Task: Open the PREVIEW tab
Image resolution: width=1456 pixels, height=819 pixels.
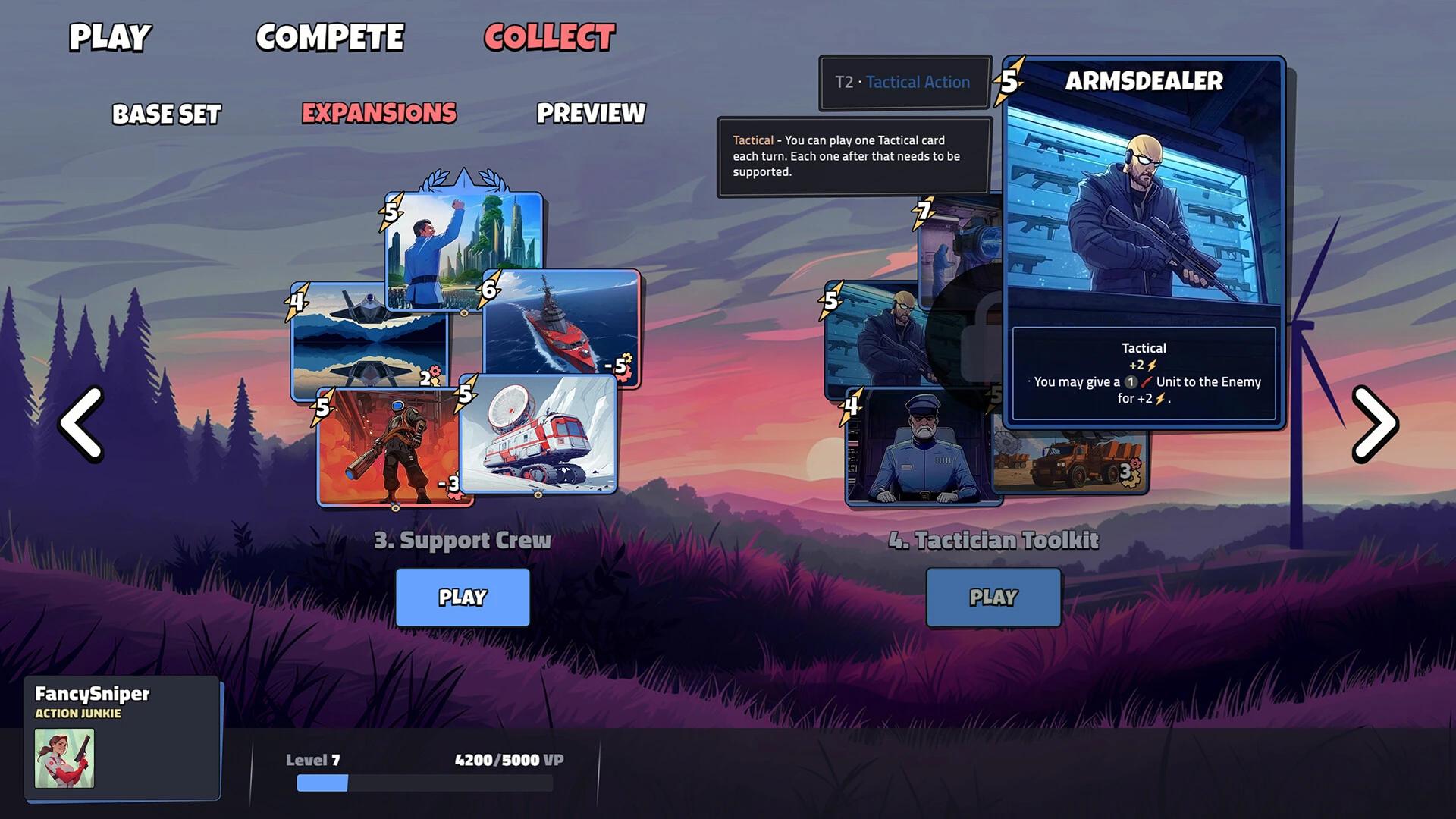Action: (591, 114)
